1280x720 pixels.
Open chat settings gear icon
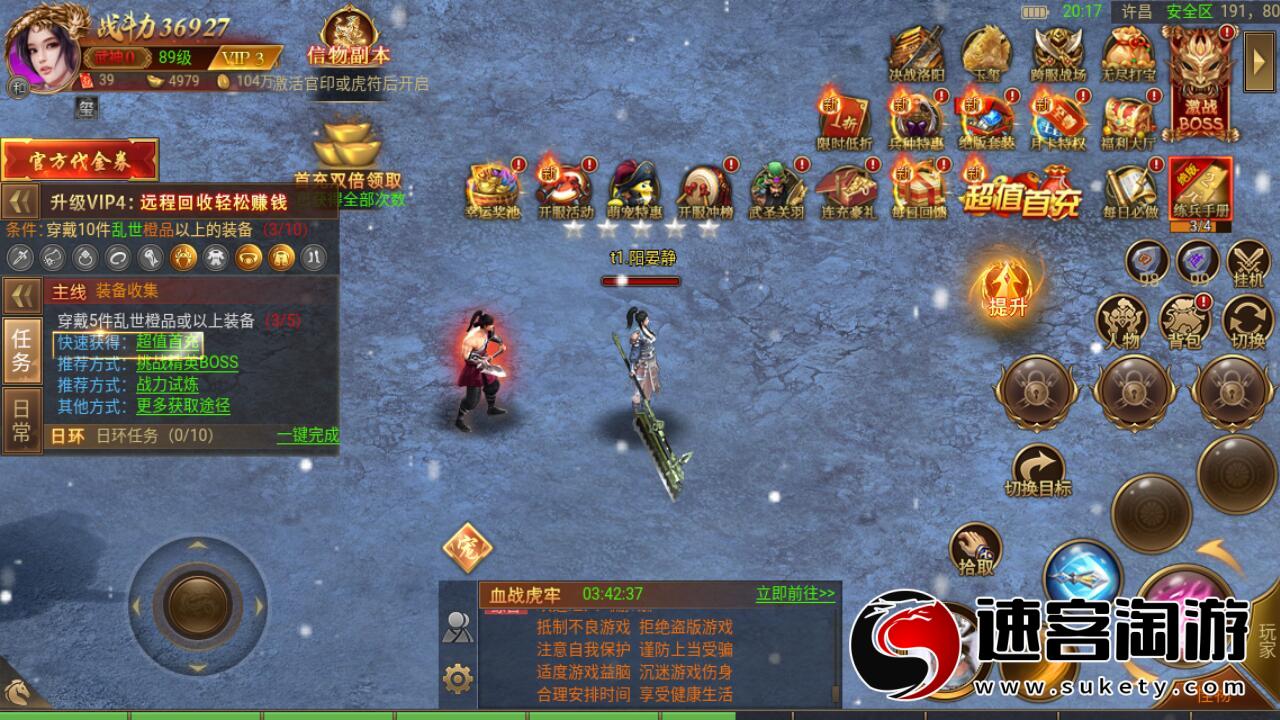tap(458, 679)
